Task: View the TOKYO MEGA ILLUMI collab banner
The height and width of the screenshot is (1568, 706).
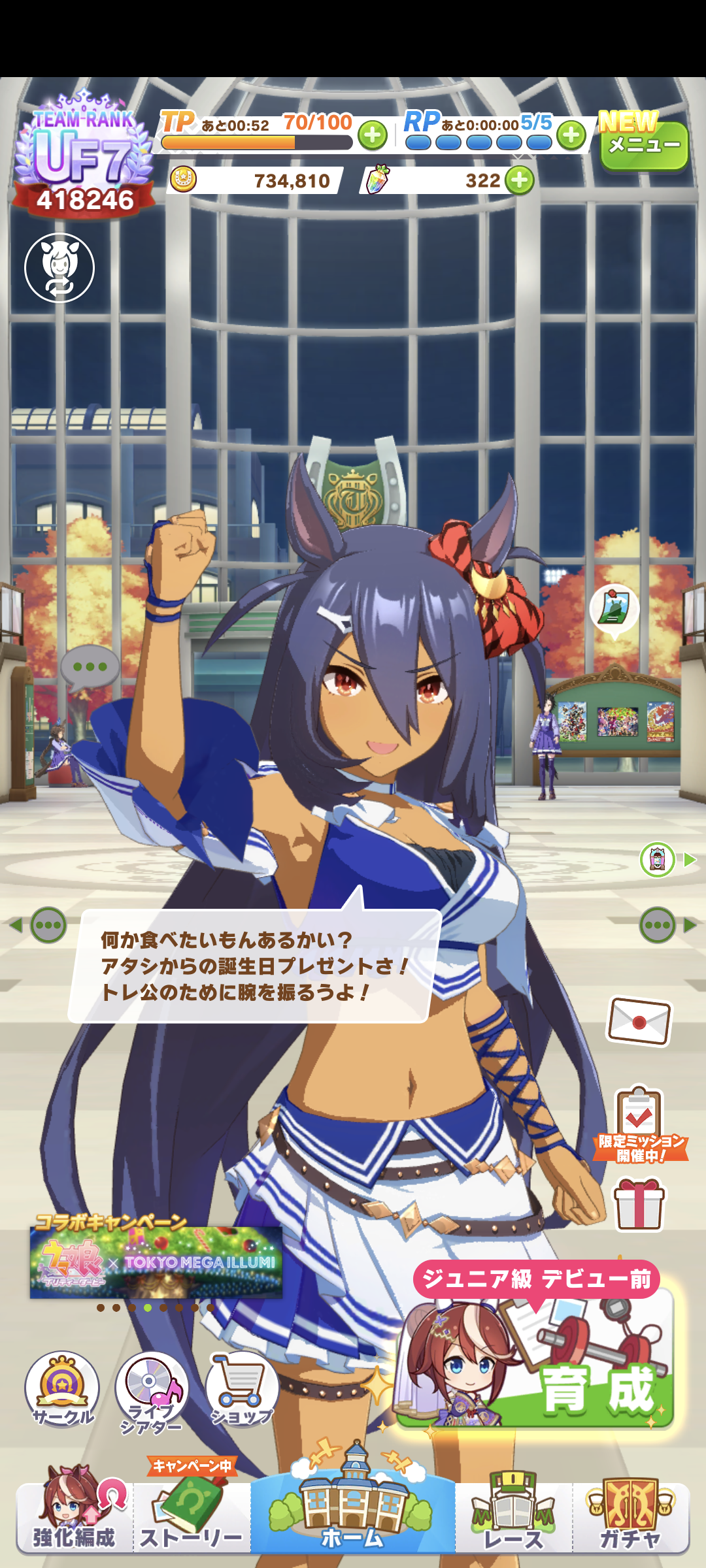Action: tap(156, 1262)
